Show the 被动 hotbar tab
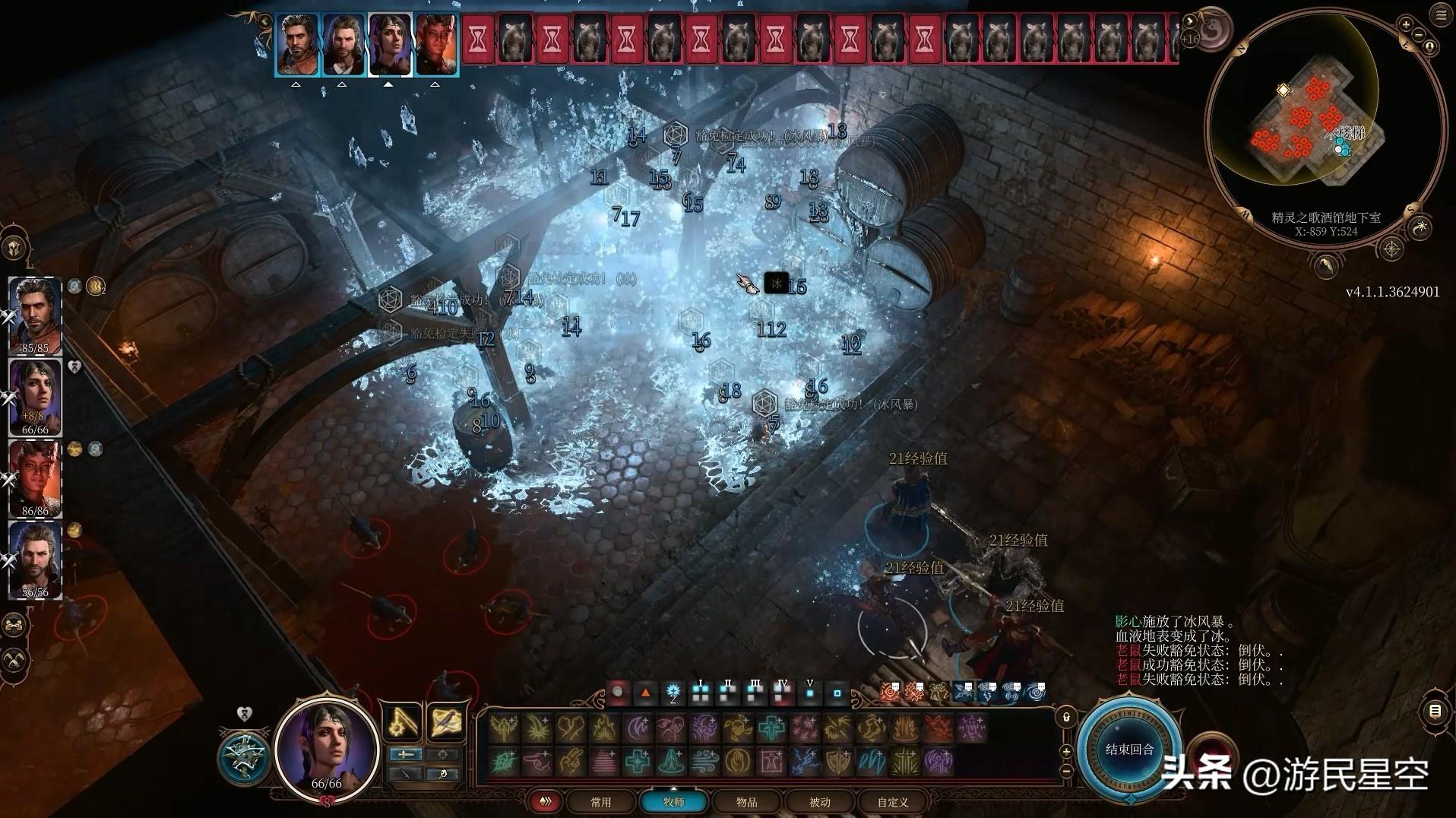Screen dimensions: 1456x818 coord(819,802)
